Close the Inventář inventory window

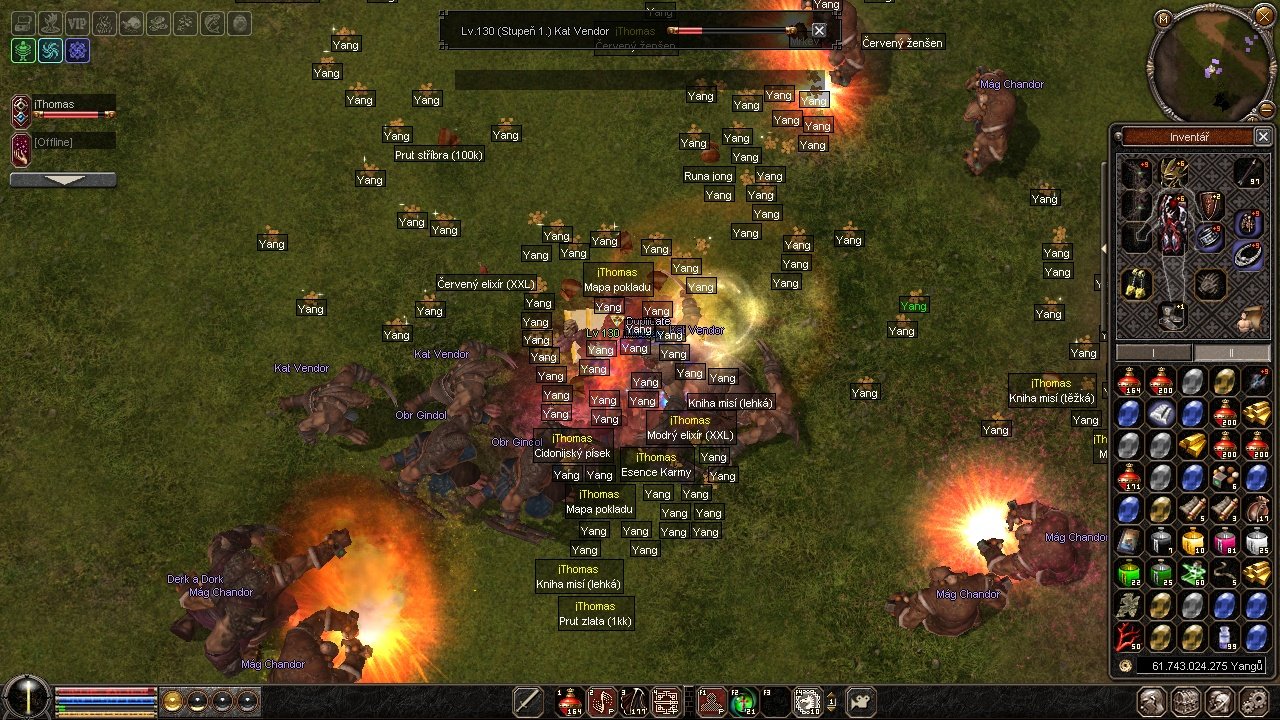pyautogui.click(x=1262, y=136)
